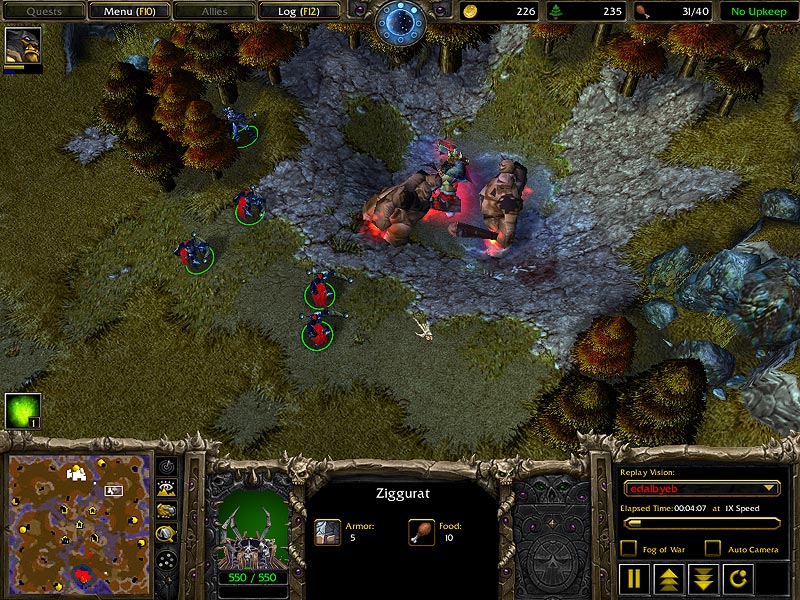
Task: Open the Log (F12) panel
Action: [x=297, y=11]
